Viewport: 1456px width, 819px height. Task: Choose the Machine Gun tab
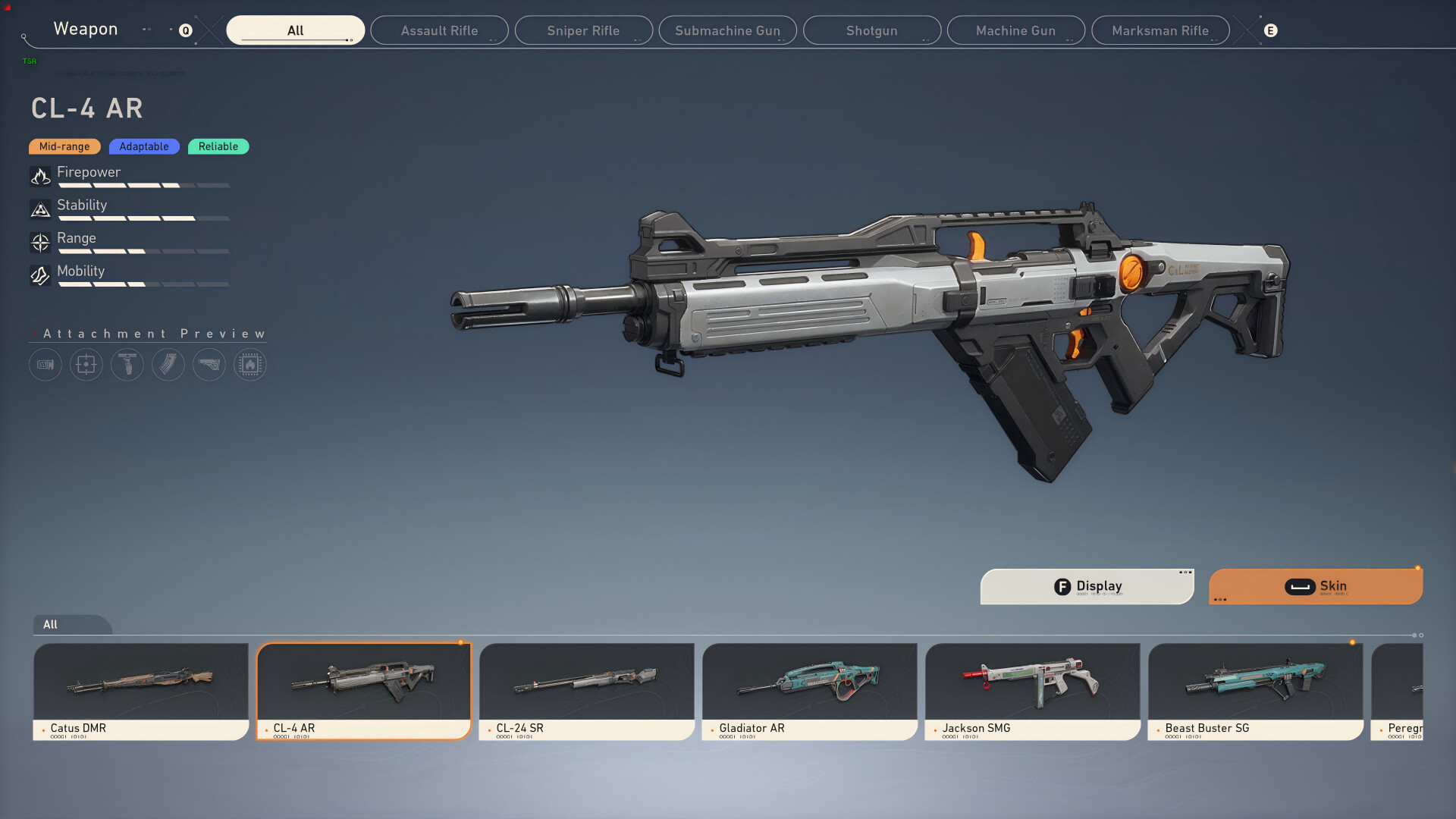(x=1015, y=30)
